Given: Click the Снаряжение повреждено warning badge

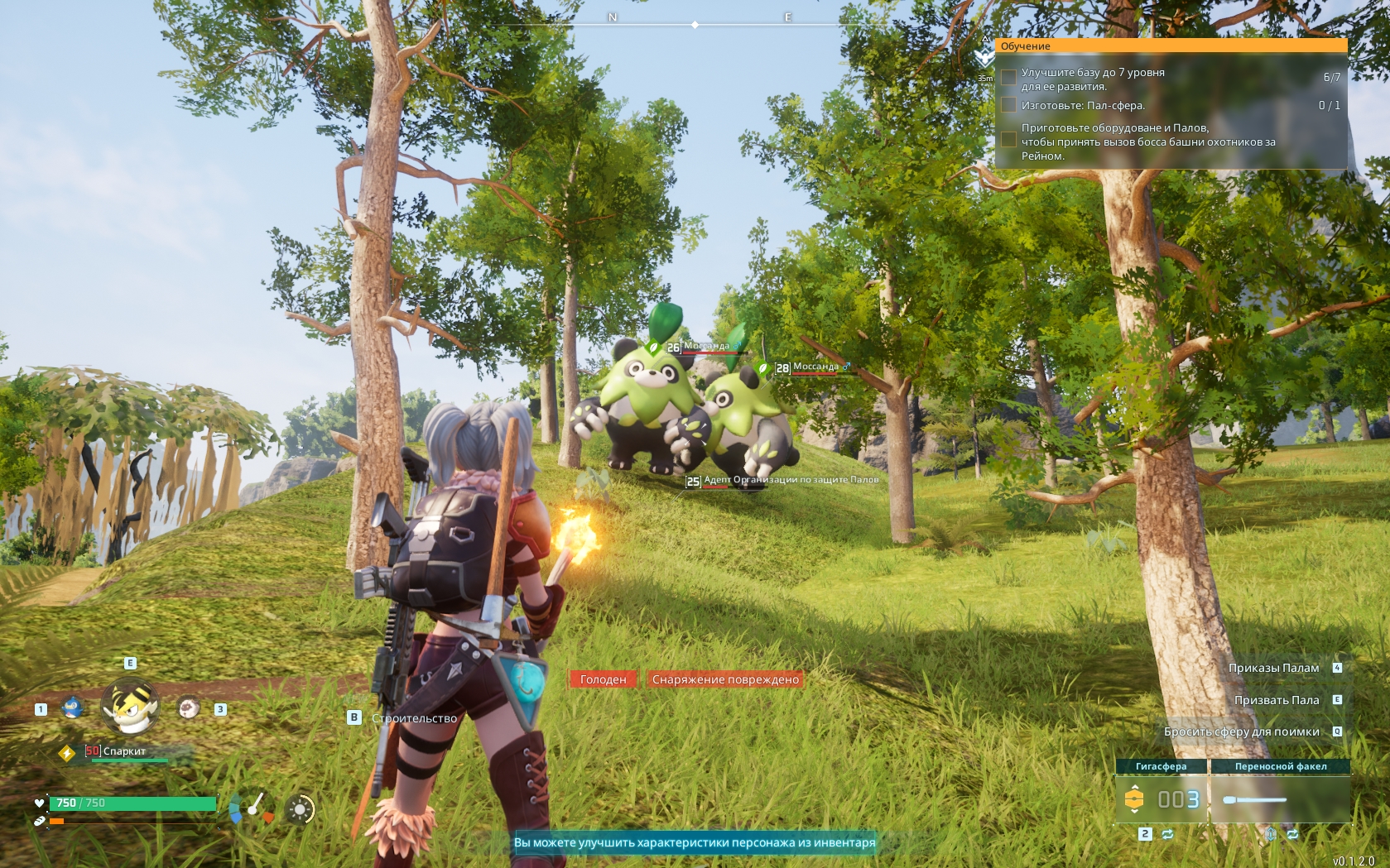Looking at the screenshot, I should pyautogui.click(x=725, y=679).
